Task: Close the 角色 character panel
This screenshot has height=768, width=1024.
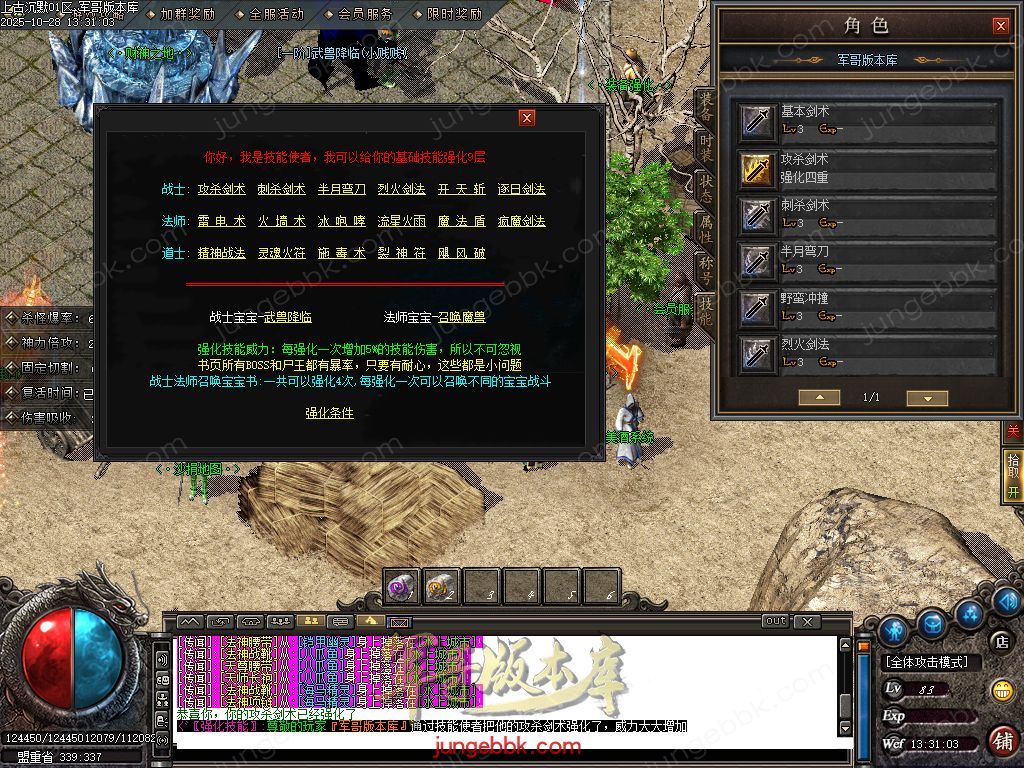Action: tap(1000, 26)
